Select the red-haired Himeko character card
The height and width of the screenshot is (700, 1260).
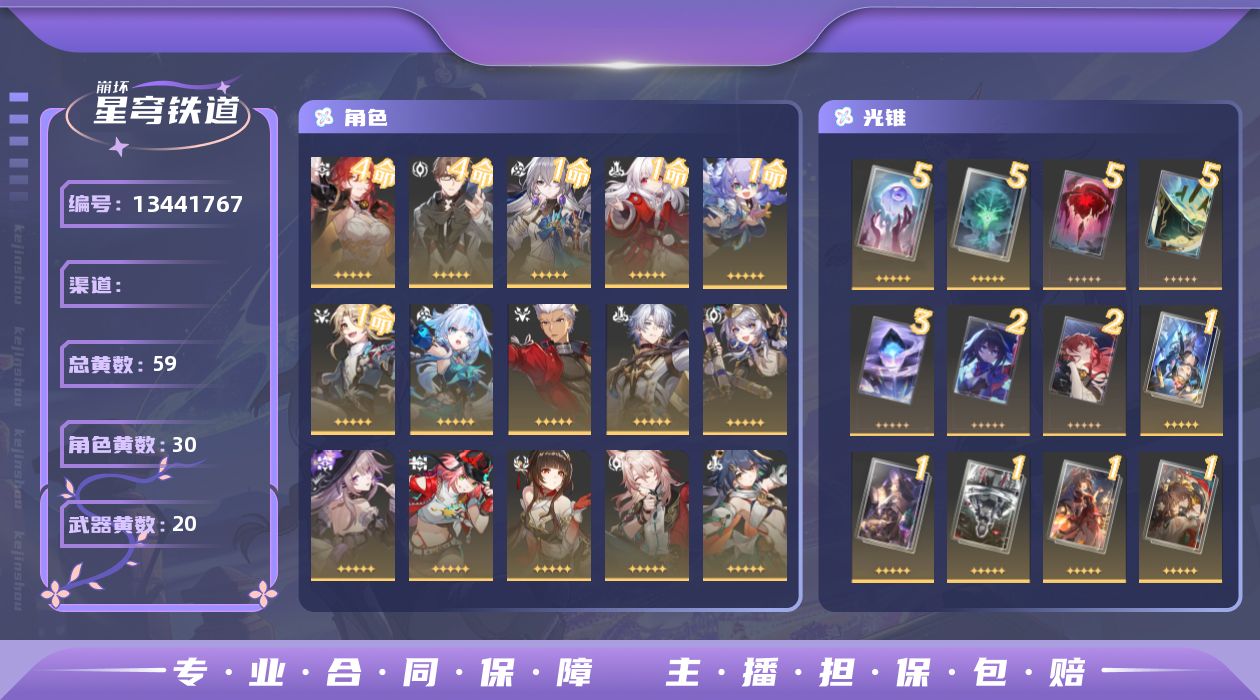click(352, 222)
